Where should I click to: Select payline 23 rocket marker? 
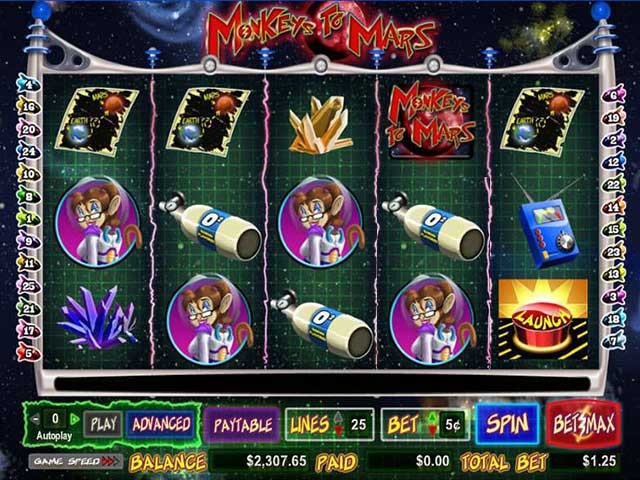pyautogui.click(x=612, y=252)
